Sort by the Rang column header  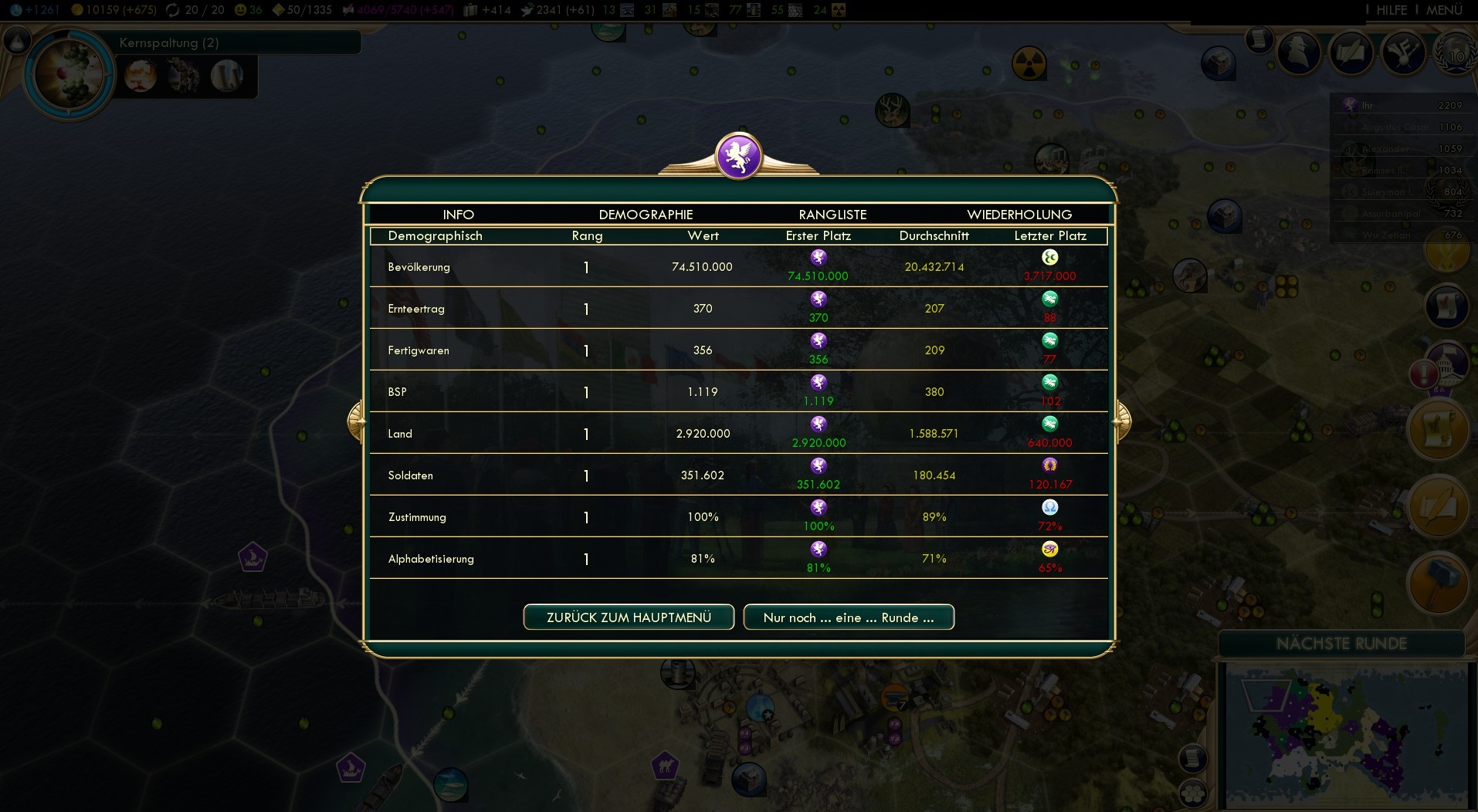coord(587,236)
